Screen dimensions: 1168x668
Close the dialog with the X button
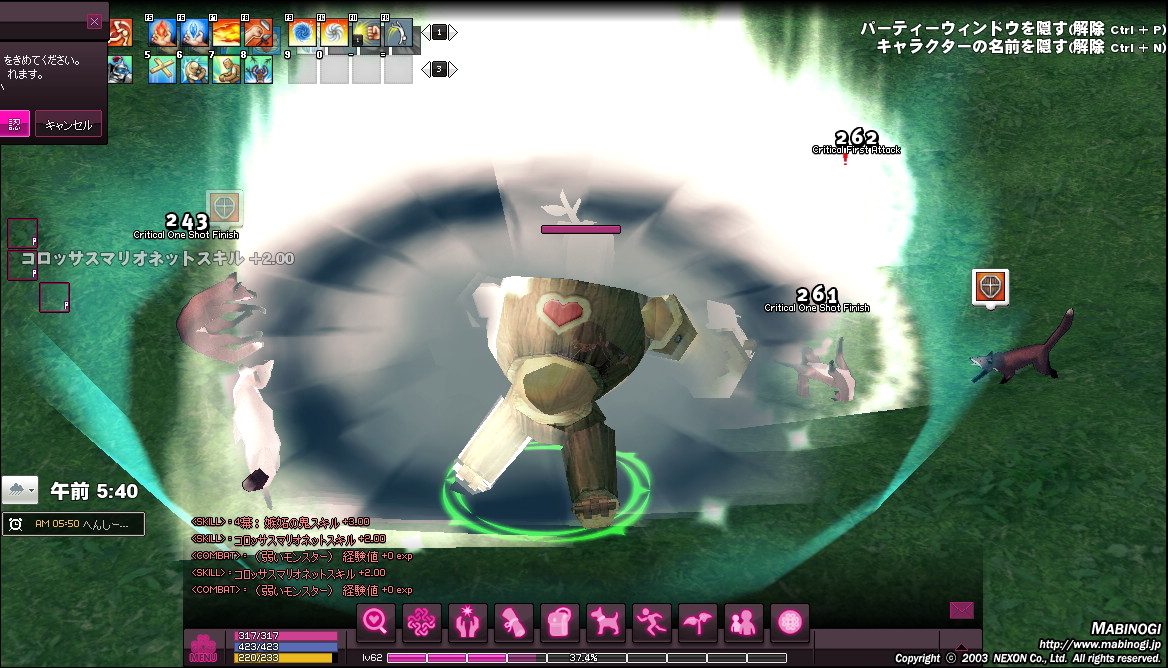coord(94,22)
